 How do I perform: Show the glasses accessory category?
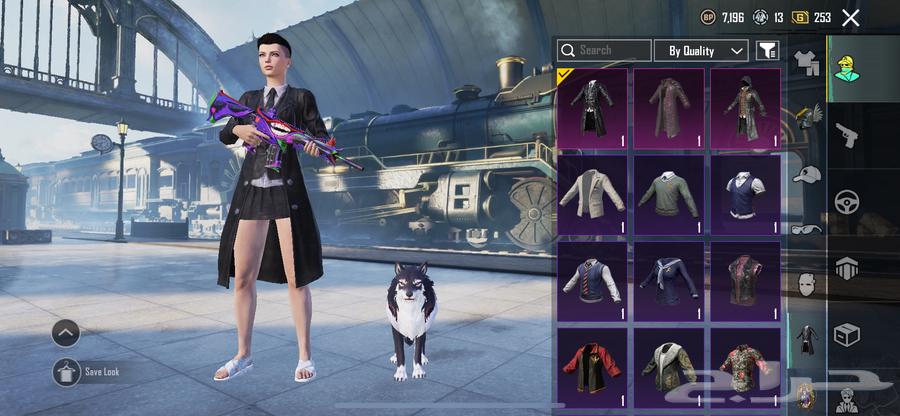tap(806, 229)
